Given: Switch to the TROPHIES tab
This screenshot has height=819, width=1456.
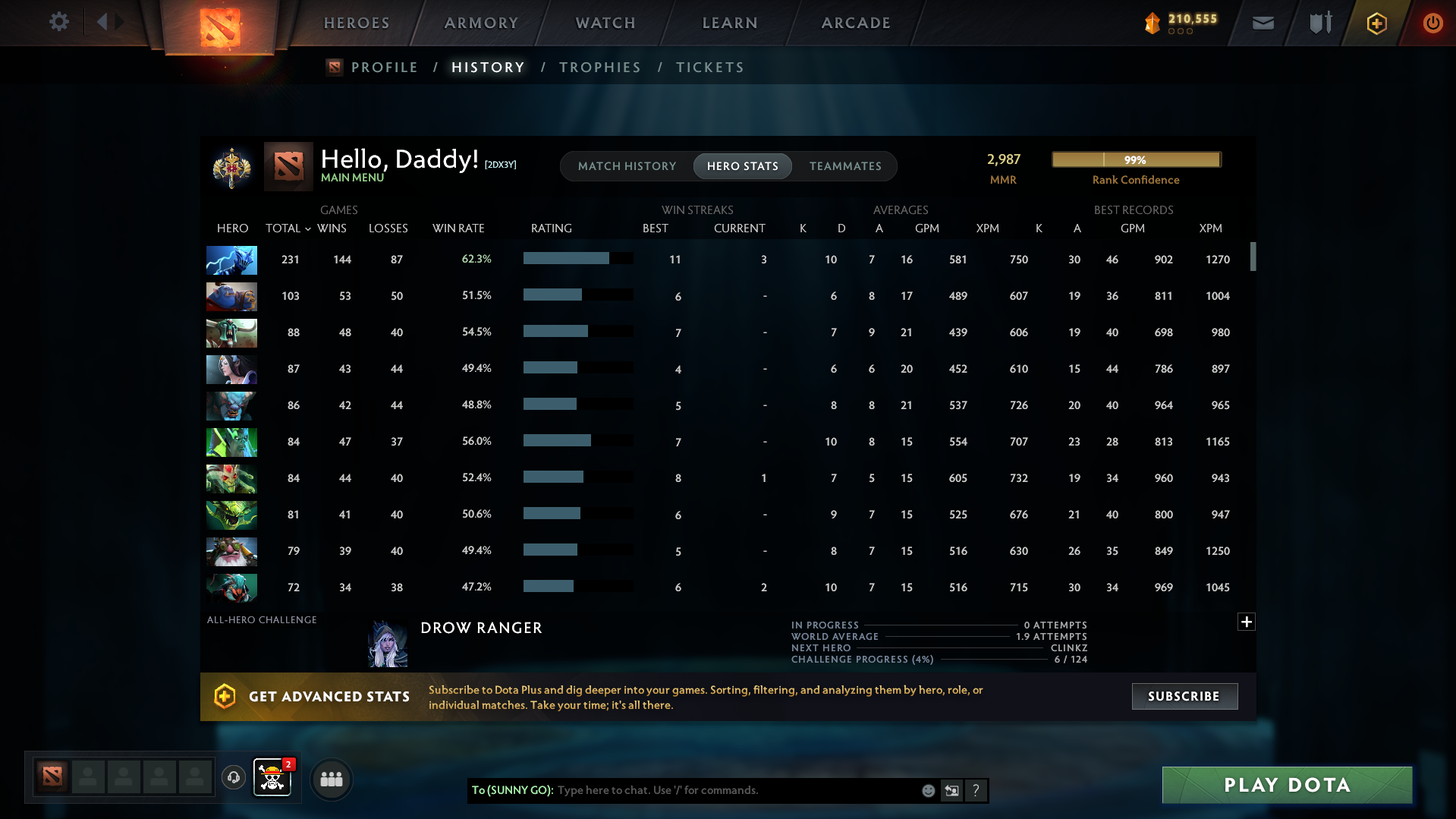Looking at the screenshot, I should [599, 67].
